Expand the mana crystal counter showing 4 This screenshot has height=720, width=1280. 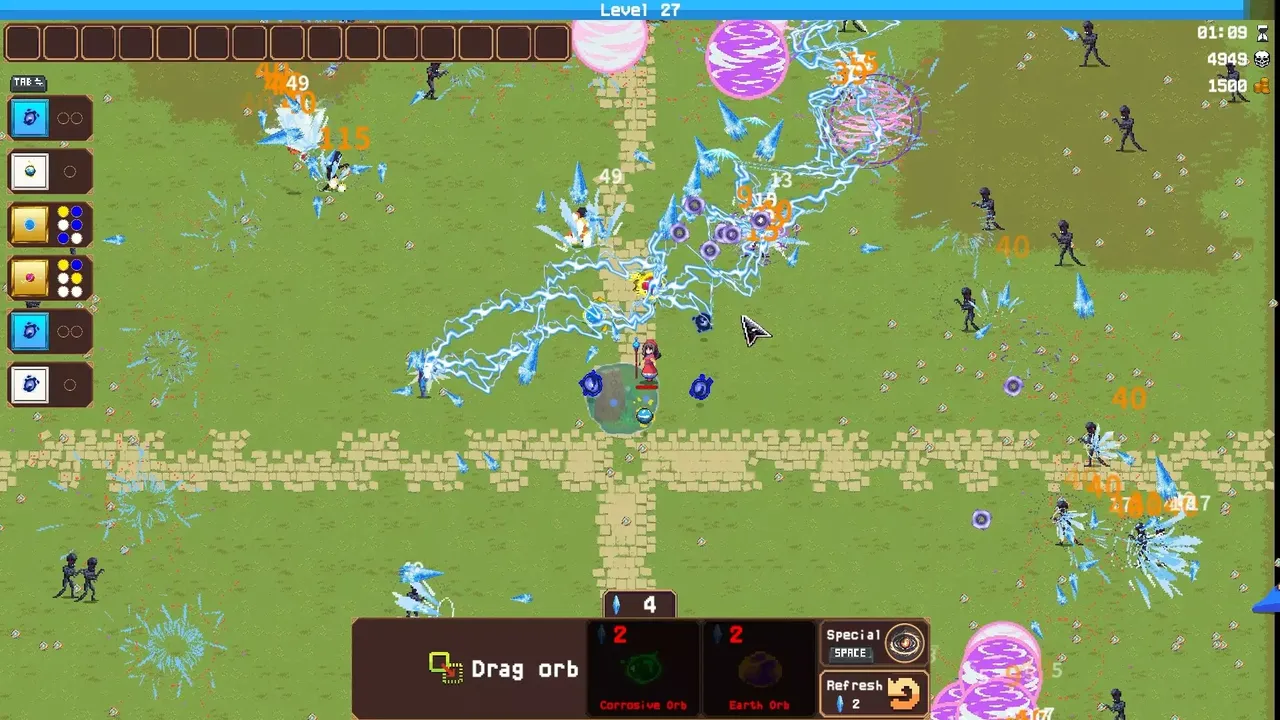pos(639,604)
